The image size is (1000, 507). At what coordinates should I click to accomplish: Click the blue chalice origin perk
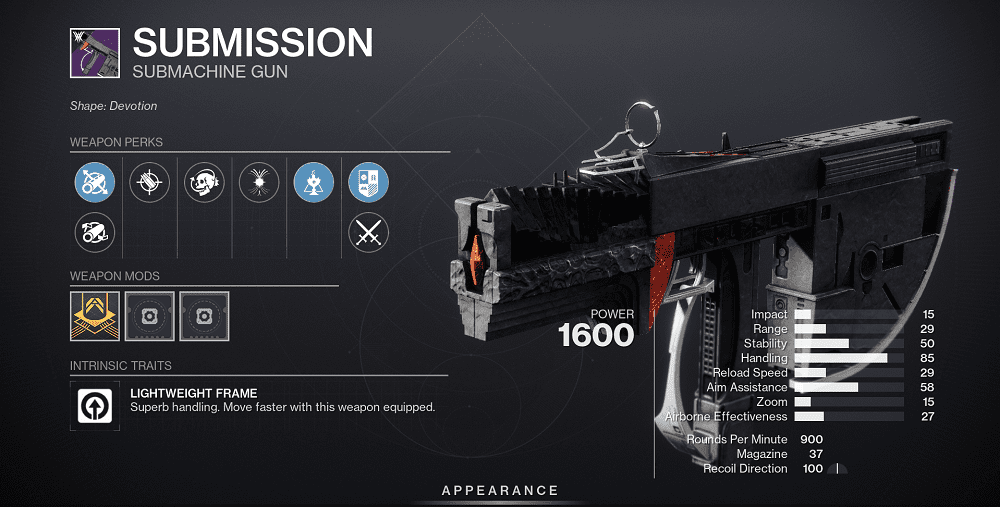[x=313, y=183]
